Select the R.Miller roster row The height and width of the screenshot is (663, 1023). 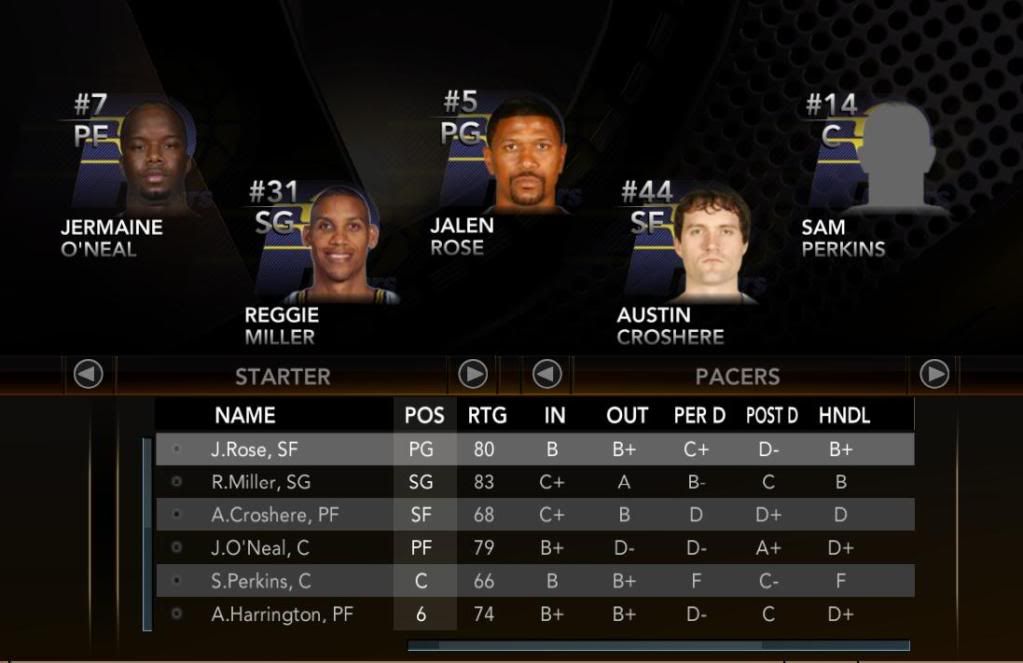click(x=534, y=482)
